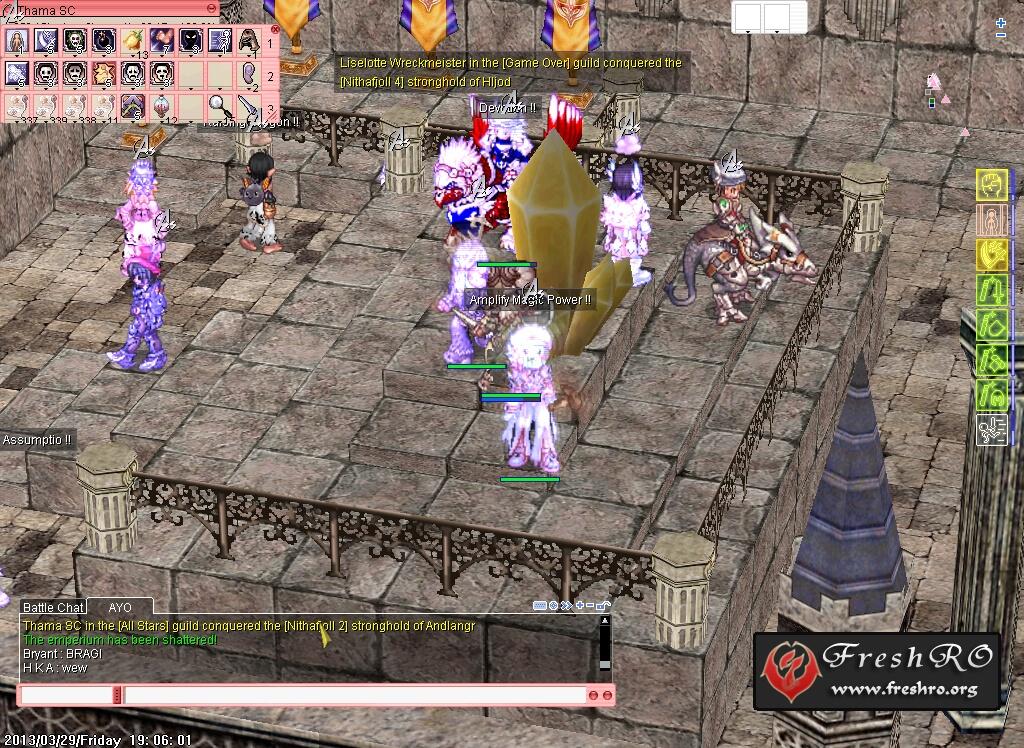Use the yellow fruit item on the hotbar
The image size is (1024, 748).
(133, 40)
